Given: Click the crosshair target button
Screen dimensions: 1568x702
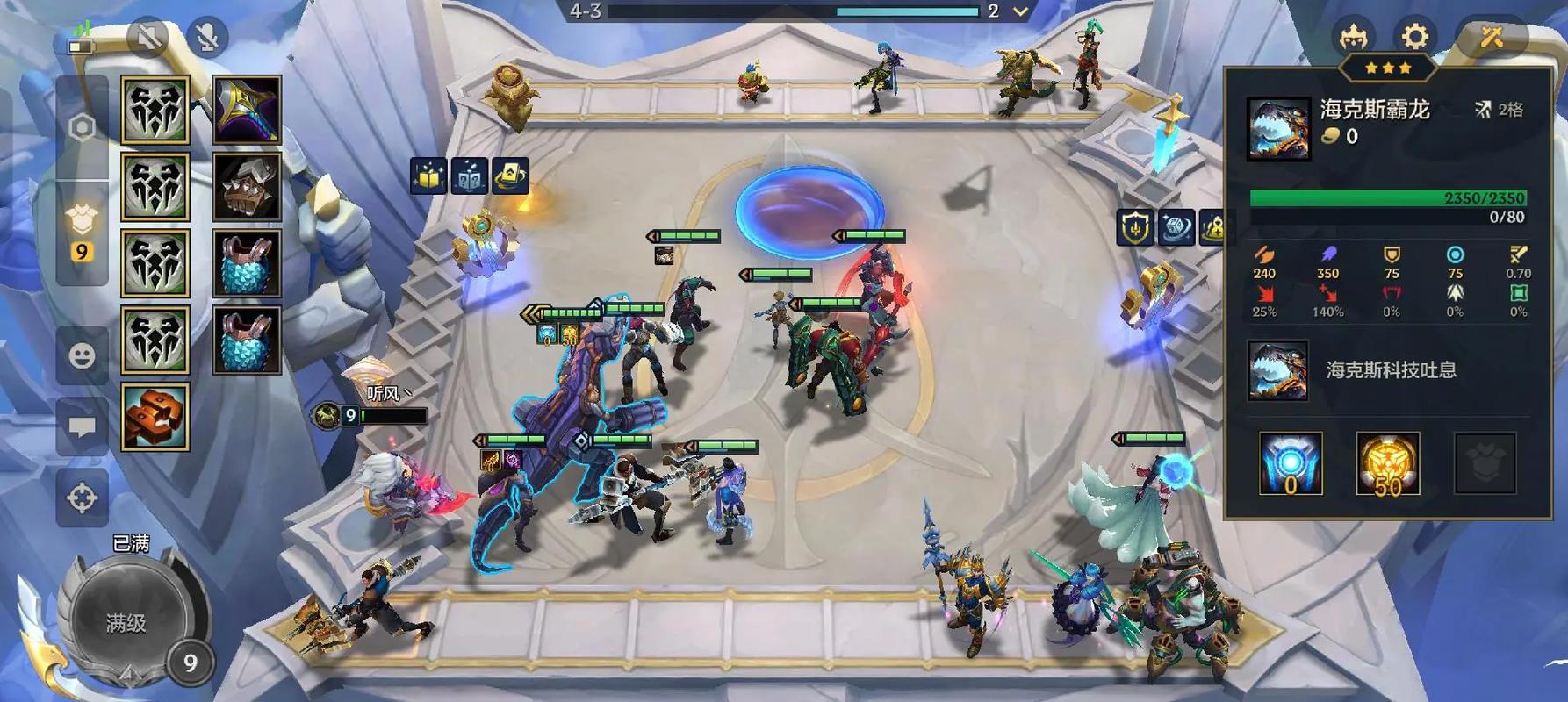Looking at the screenshot, I should [82, 498].
